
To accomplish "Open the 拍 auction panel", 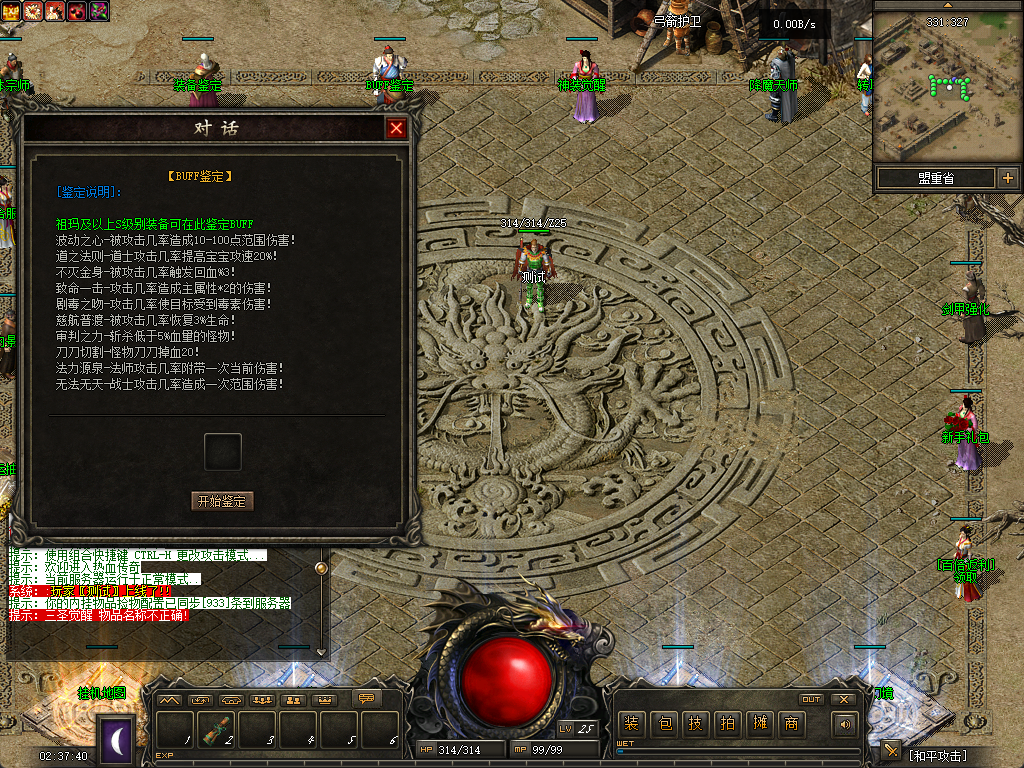I will click(x=728, y=723).
